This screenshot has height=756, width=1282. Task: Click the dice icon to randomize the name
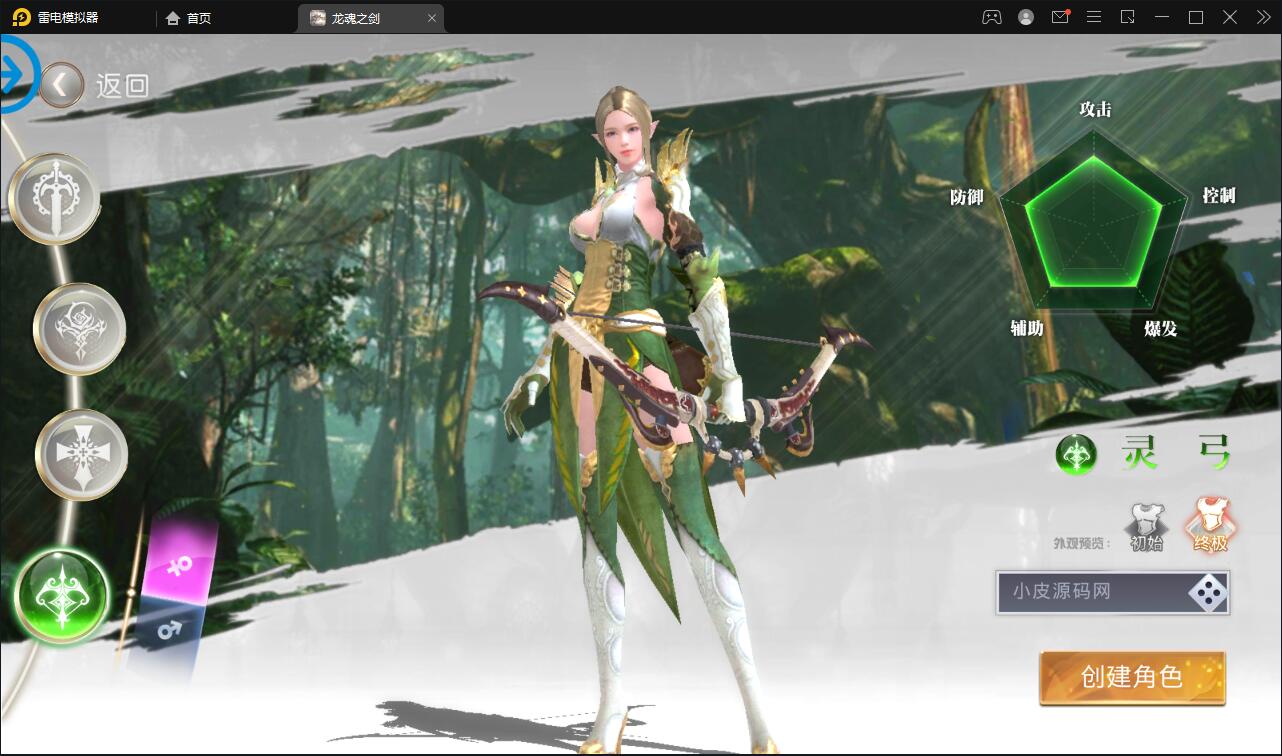click(x=1209, y=593)
